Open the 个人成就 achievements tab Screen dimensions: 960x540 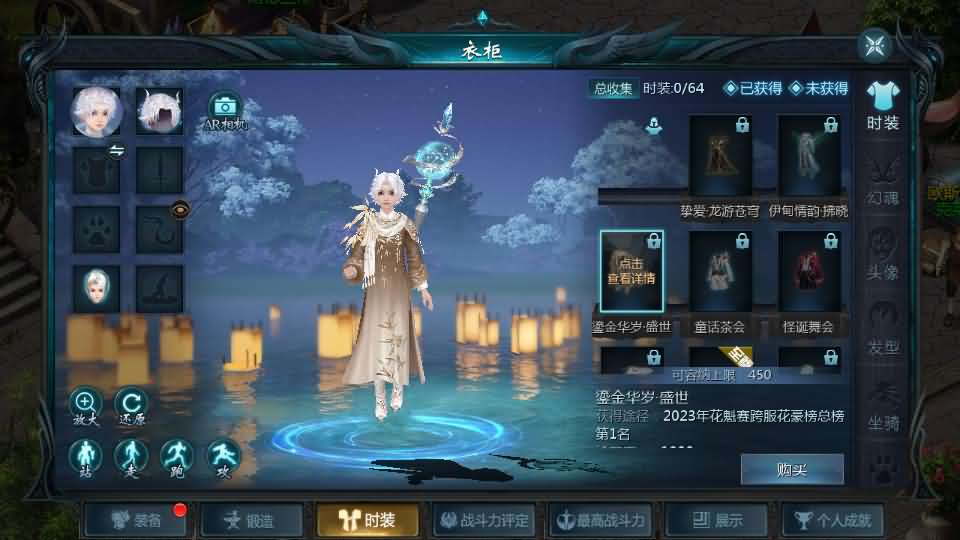click(834, 520)
